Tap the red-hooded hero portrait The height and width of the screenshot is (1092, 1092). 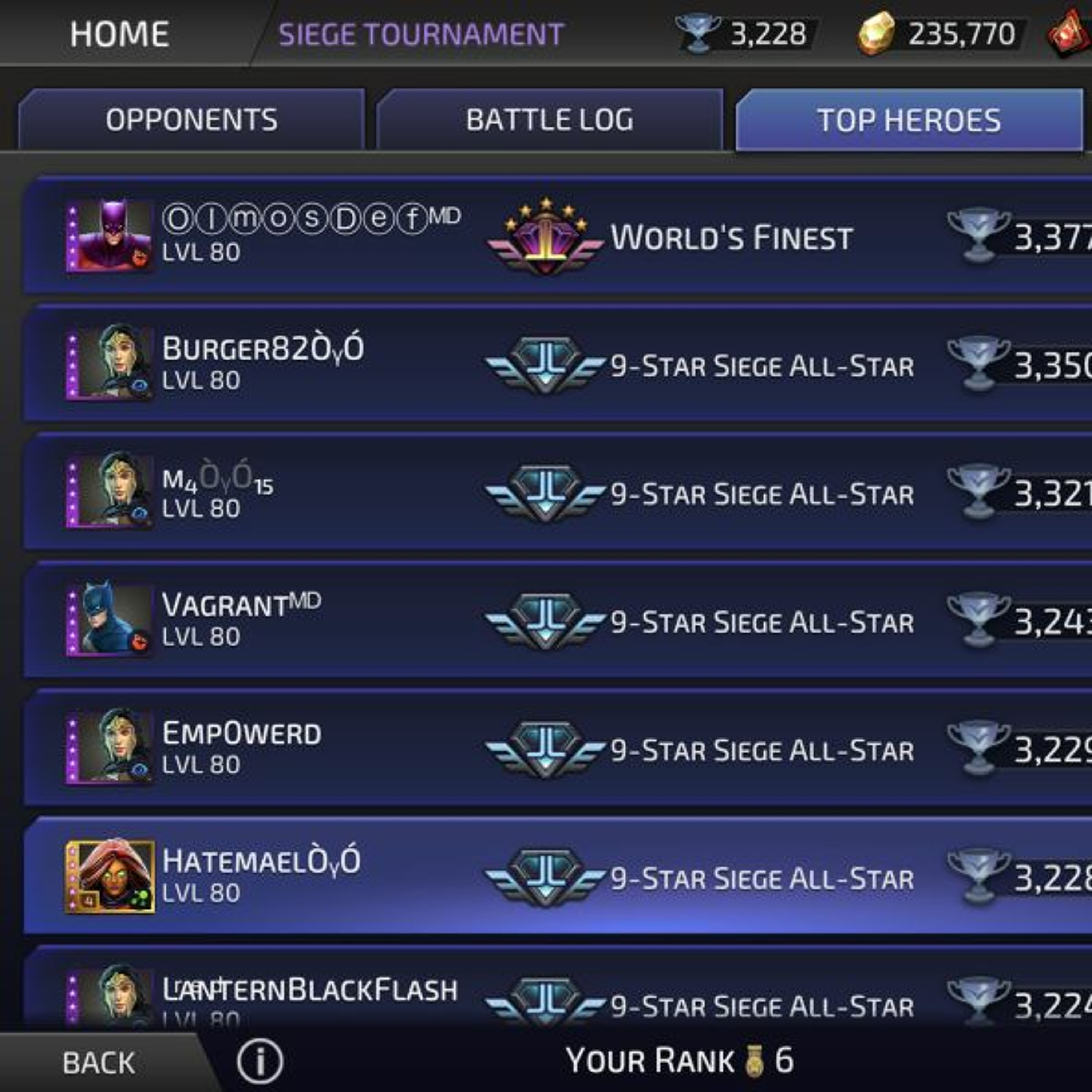tap(110, 876)
